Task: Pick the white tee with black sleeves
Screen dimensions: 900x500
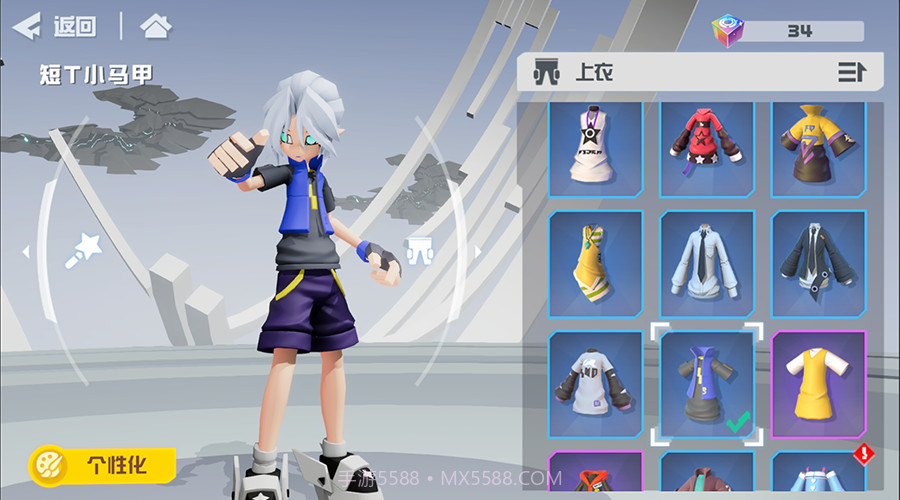Action: click(x=596, y=383)
